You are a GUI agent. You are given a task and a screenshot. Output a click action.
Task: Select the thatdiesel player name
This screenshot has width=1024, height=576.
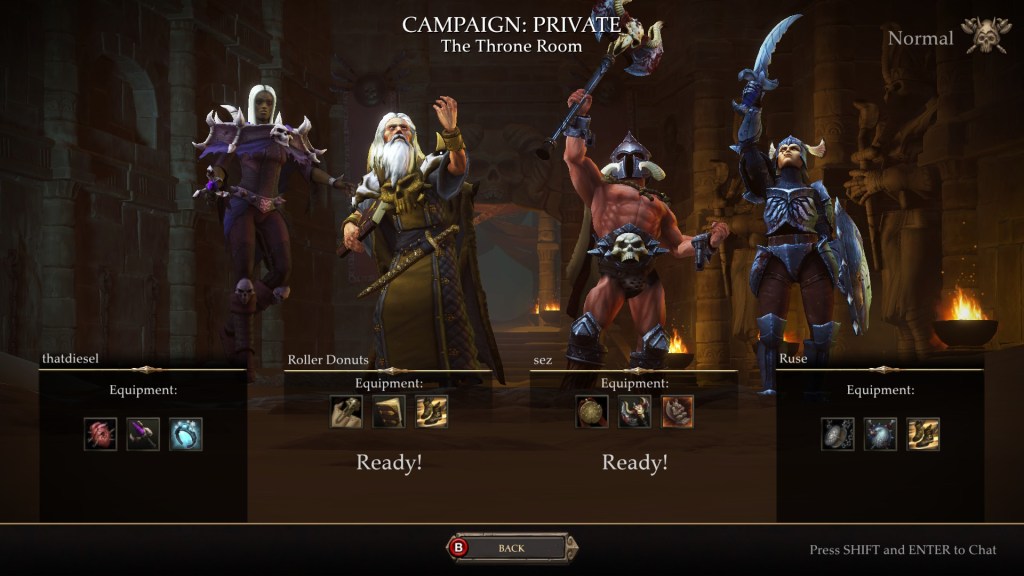point(72,358)
